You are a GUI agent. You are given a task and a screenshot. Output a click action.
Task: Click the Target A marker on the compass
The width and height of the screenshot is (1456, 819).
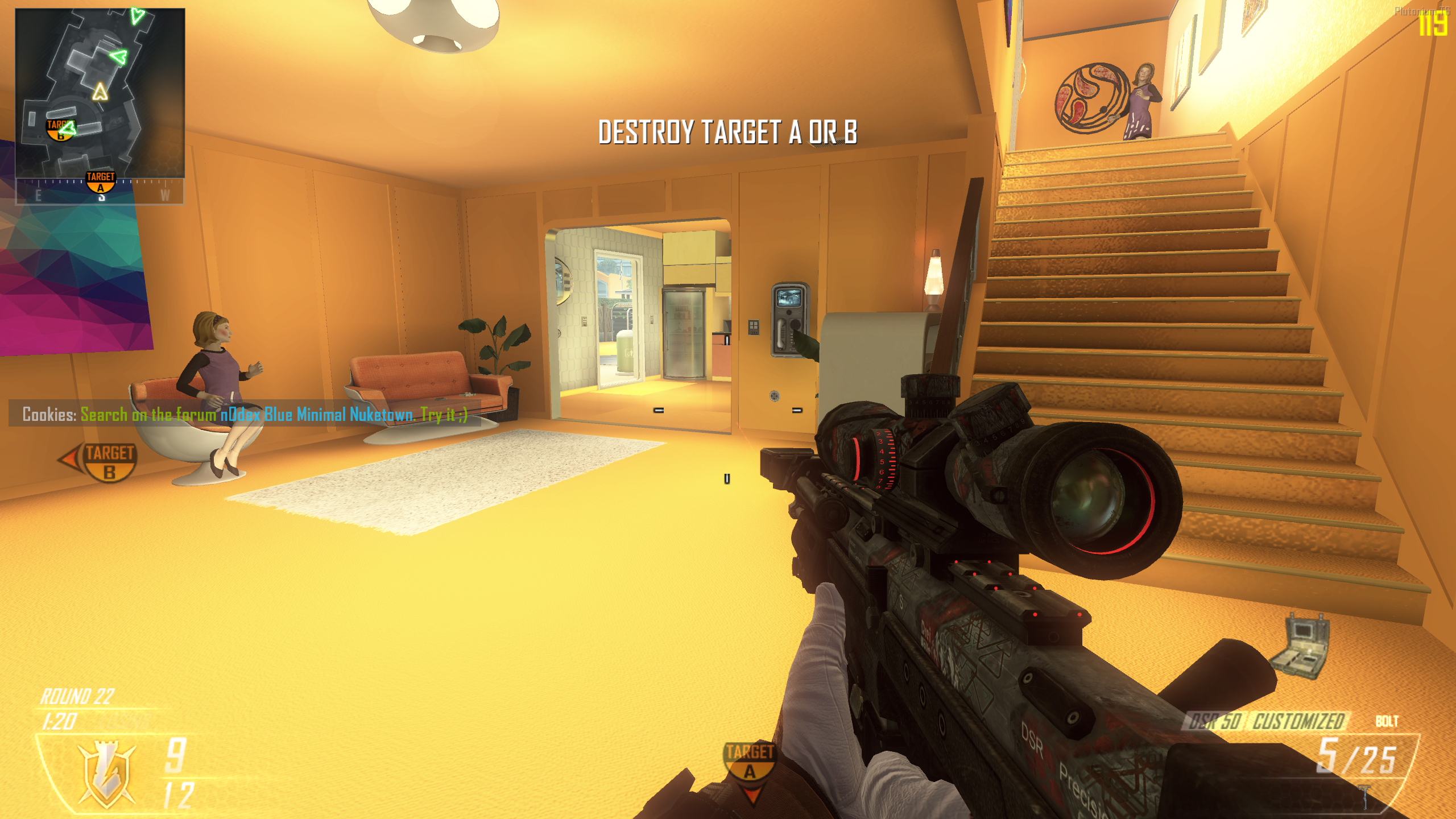[101, 182]
